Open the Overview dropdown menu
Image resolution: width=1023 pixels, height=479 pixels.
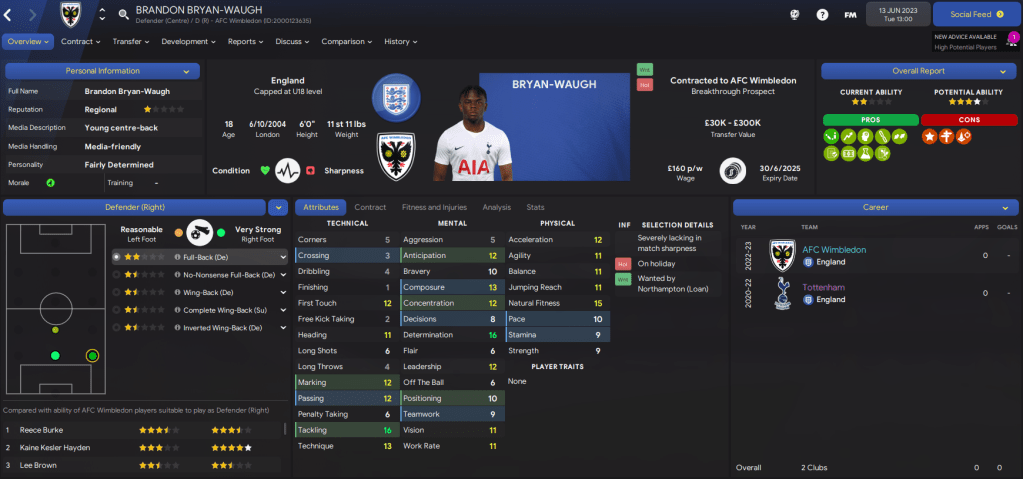28,42
